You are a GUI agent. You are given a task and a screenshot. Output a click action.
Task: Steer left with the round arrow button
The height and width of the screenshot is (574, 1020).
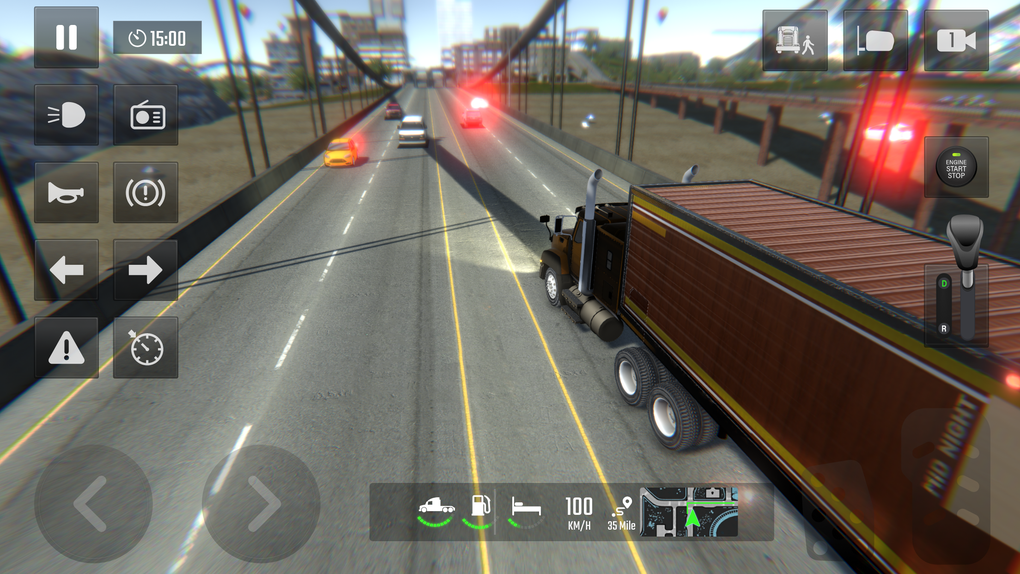[x=93, y=504]
